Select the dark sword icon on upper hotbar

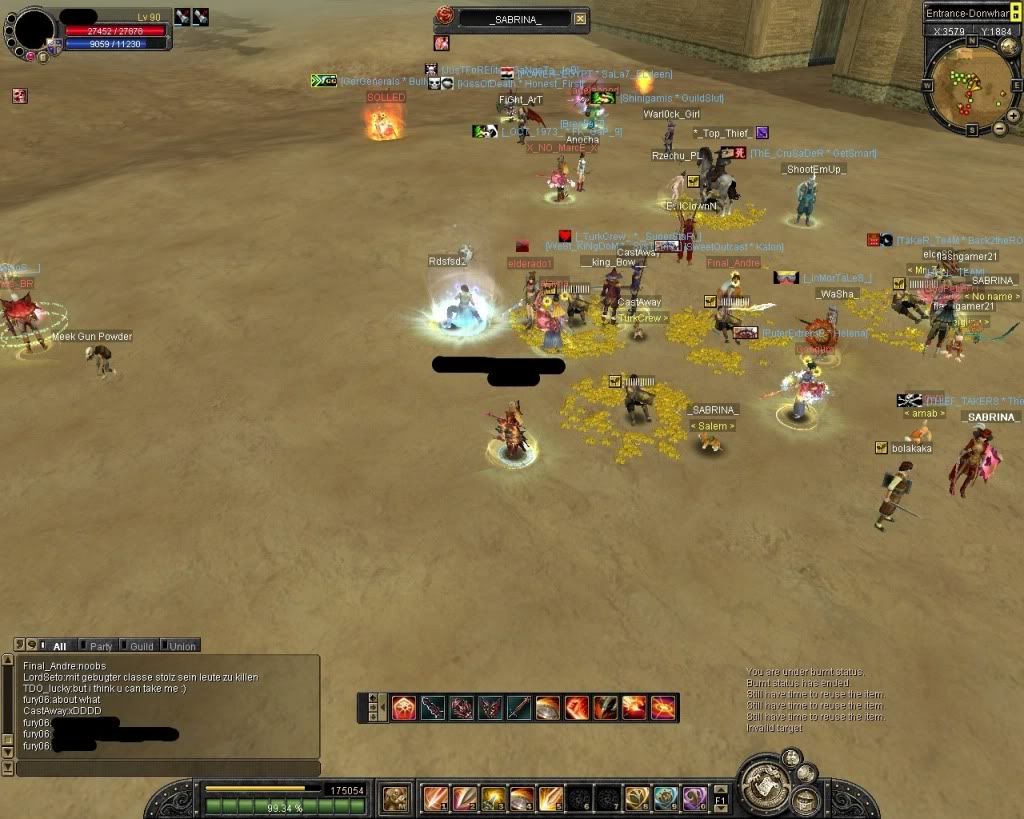coord(433,708)
